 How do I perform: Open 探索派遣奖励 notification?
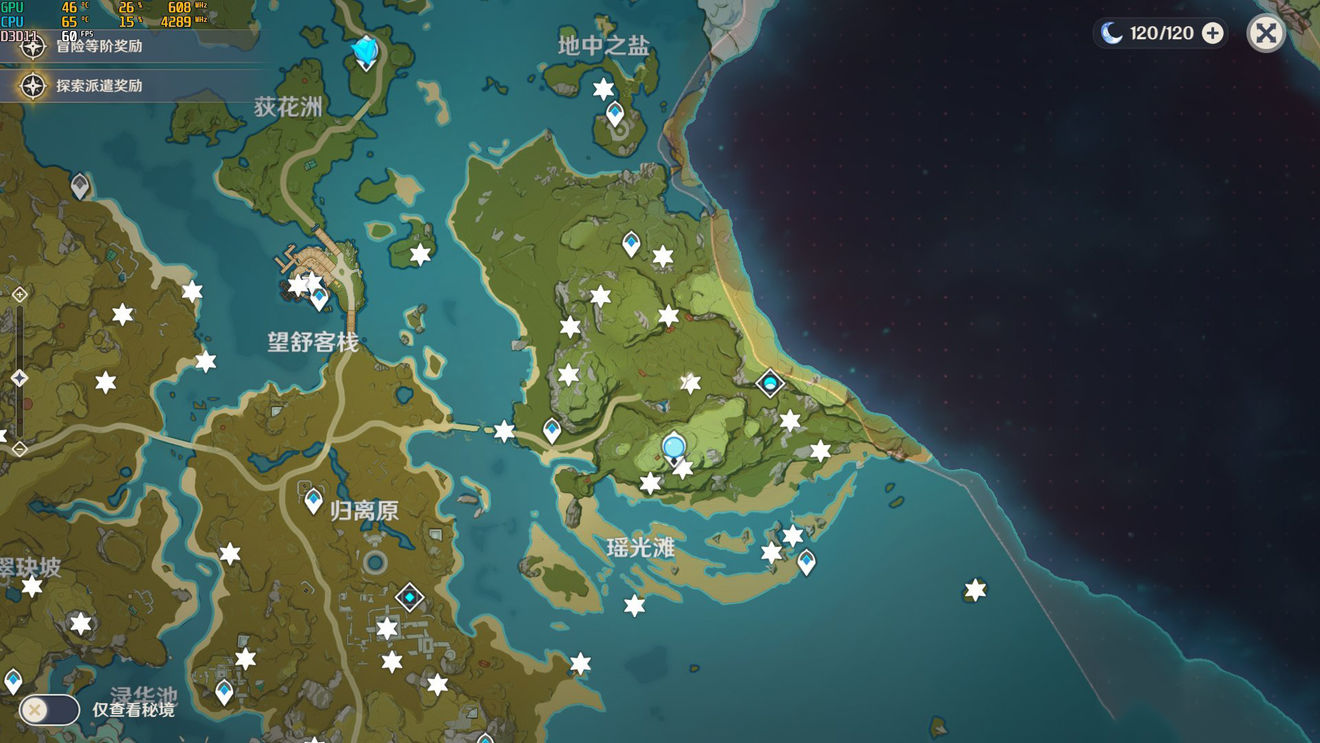point(98,86)
